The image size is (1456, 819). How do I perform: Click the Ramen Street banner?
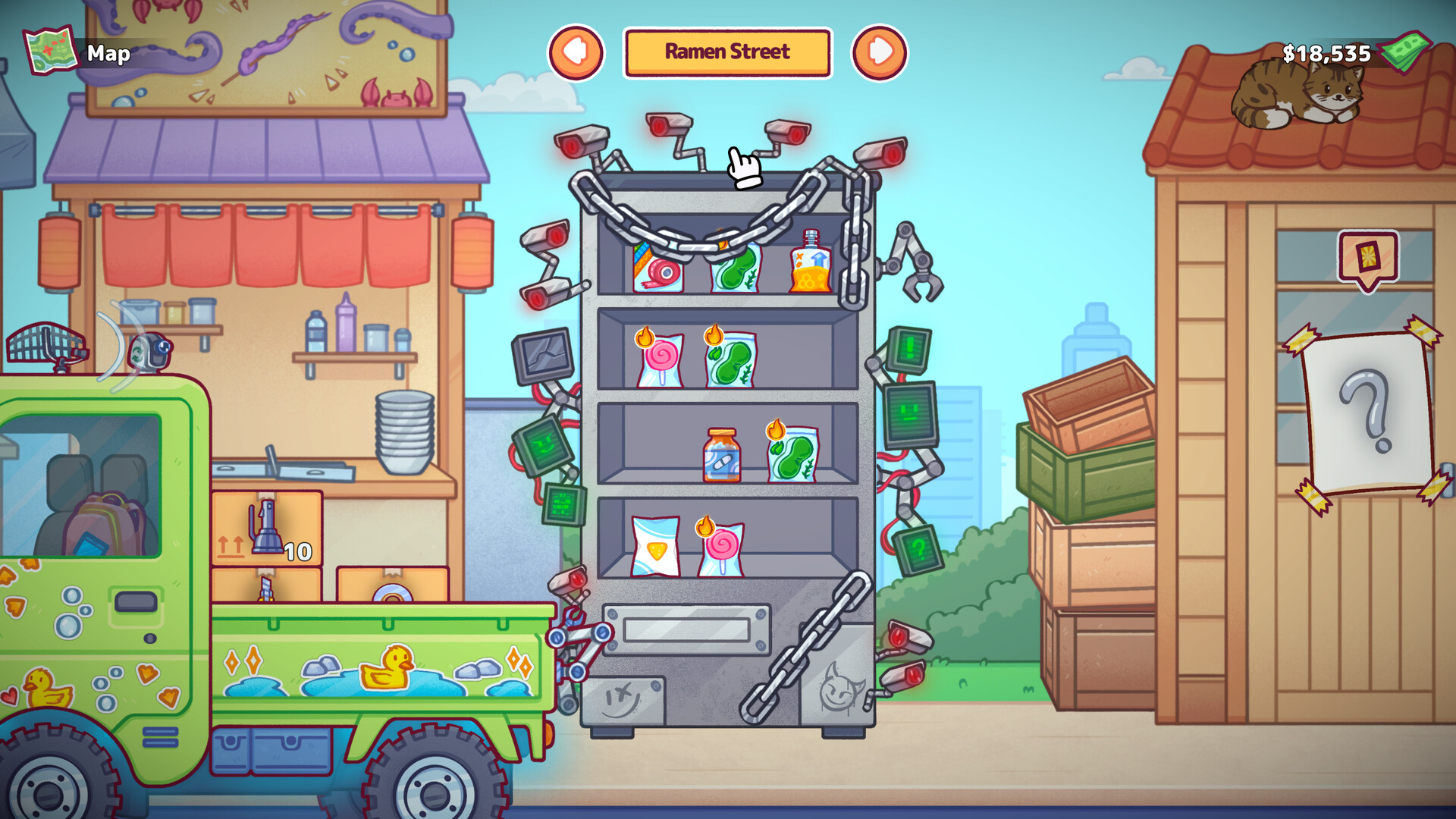726,52
